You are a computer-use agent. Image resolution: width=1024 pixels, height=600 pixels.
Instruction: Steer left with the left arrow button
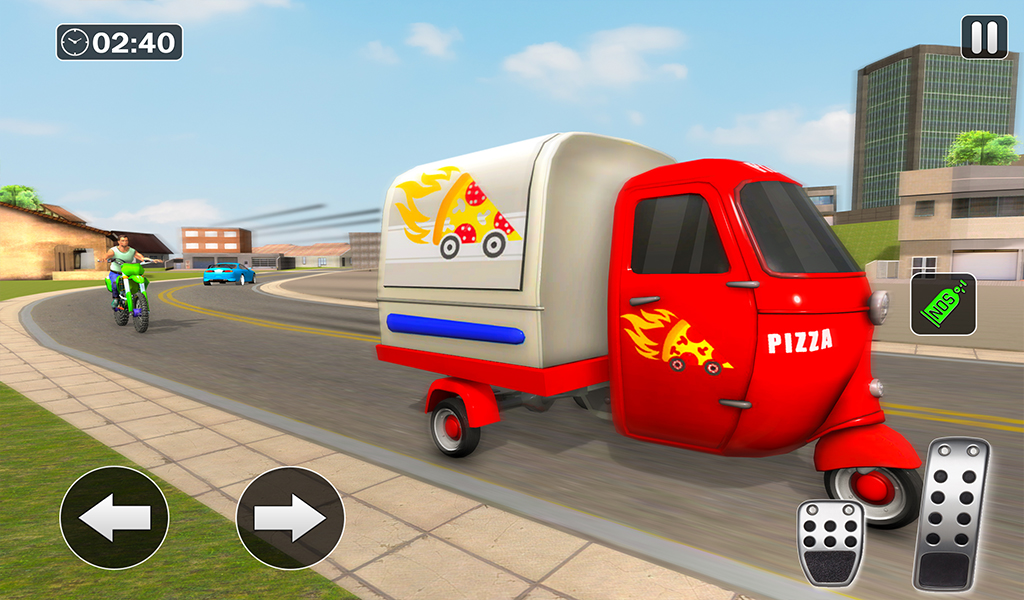pyautogui.click(x=114, y=518)
